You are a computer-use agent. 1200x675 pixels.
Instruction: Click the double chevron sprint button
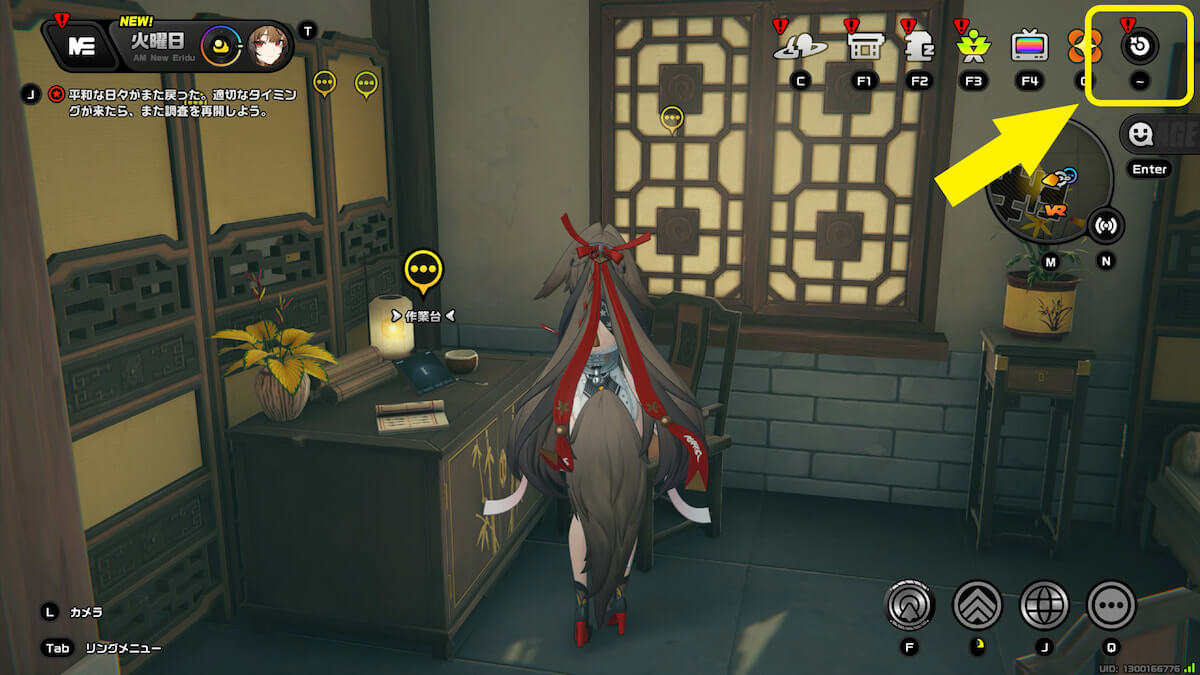pyautogui.click(x=978, y=604)
